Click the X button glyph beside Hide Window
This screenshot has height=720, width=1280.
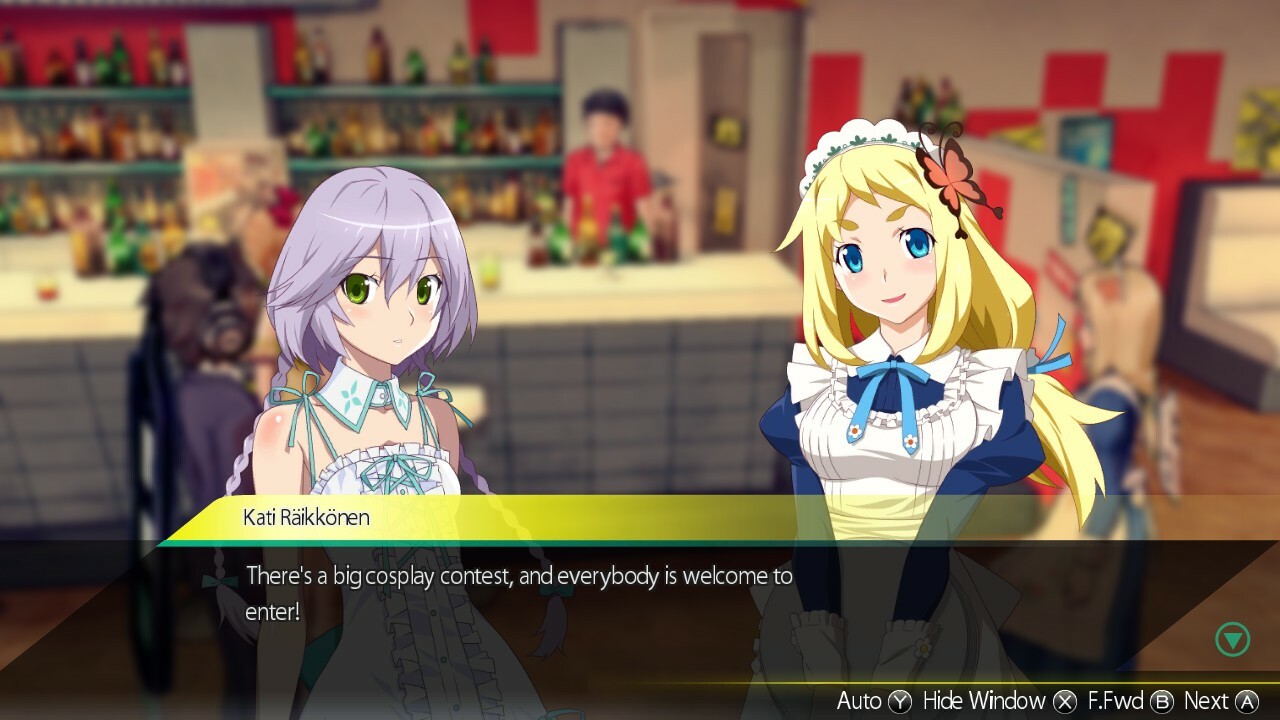[x=1064, y=701]
